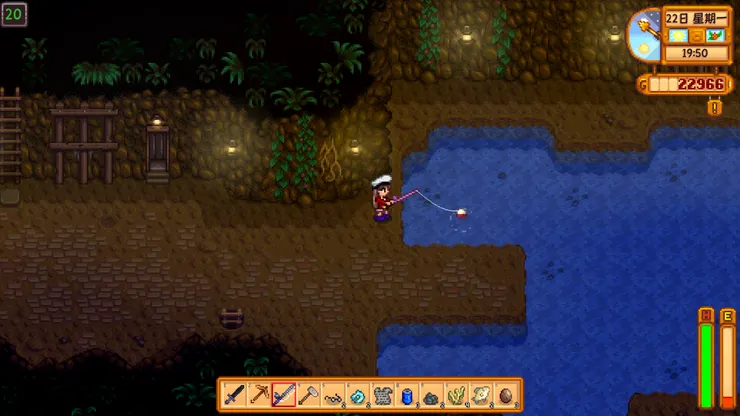Equip the pickaxe from the toolbar
This screenshot has height=416, width=740.
pyautogui.click(x=260, y=394)
